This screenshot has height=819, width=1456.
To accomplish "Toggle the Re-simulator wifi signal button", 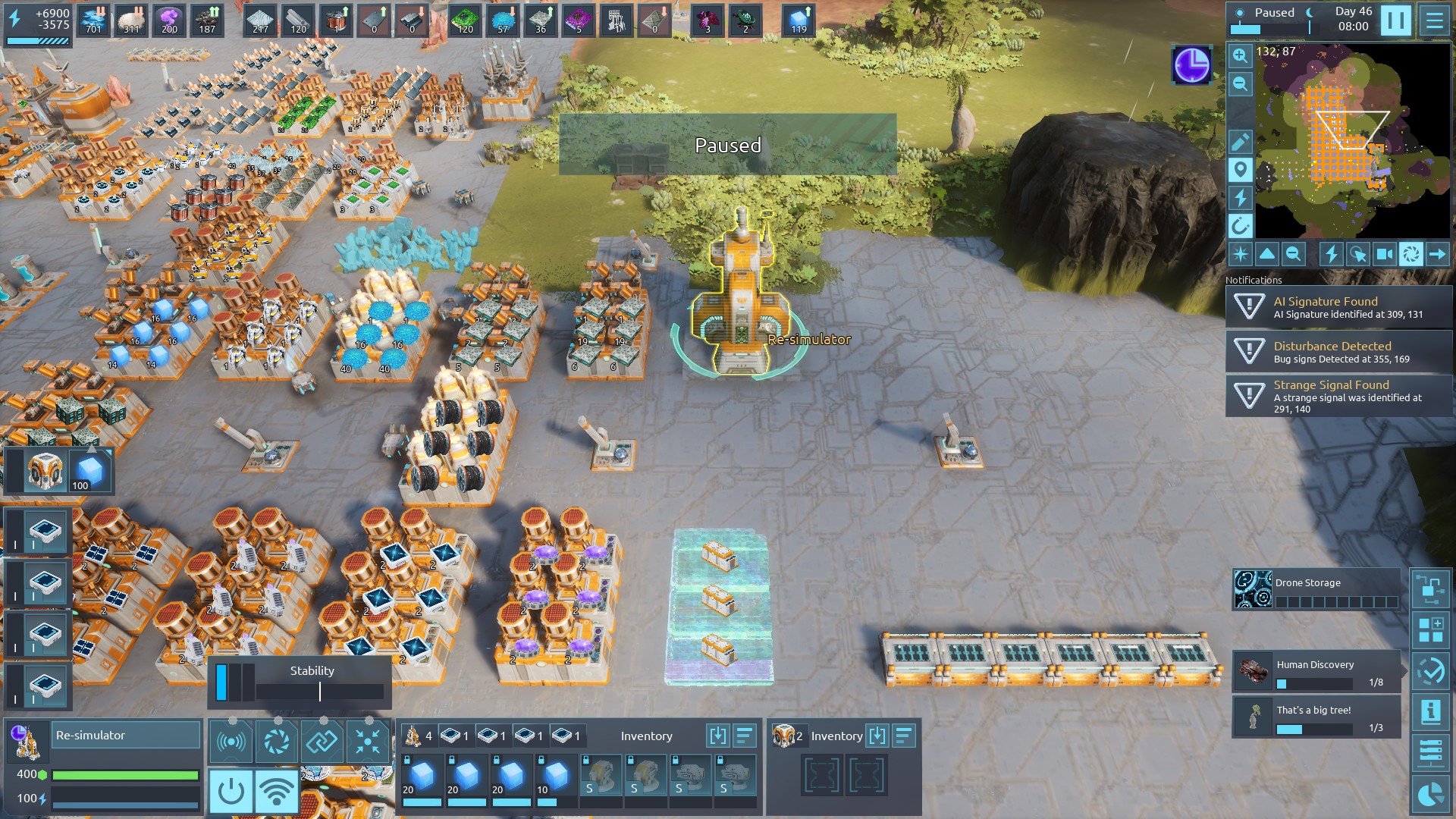I will (x=276, y=791).
